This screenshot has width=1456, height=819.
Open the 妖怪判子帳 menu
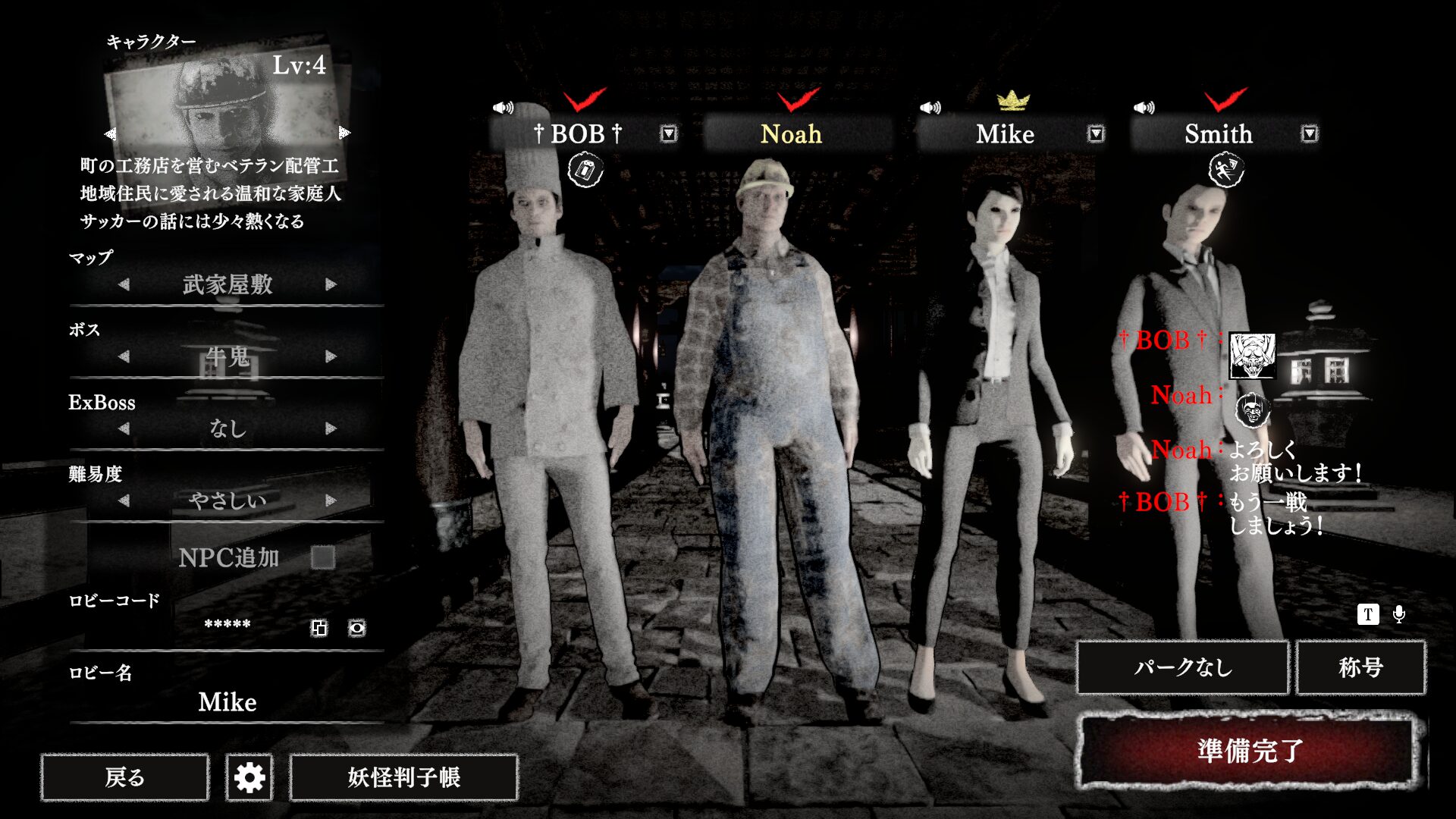tap(400, 777)
